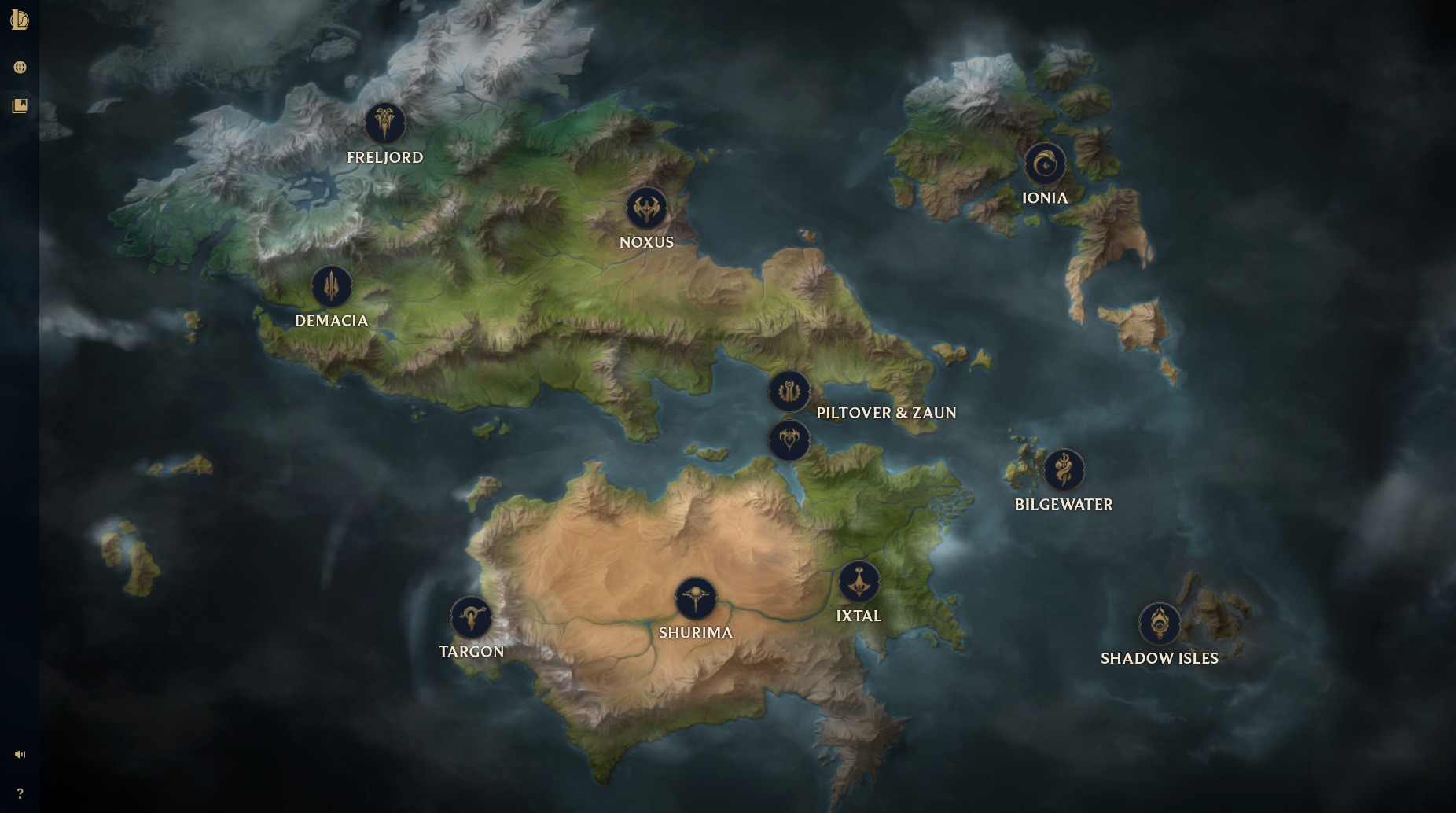Open the Shadow Isles crest icon
The height and width of the screenshot is (813, 1456).
click(x=1160, y=624)
